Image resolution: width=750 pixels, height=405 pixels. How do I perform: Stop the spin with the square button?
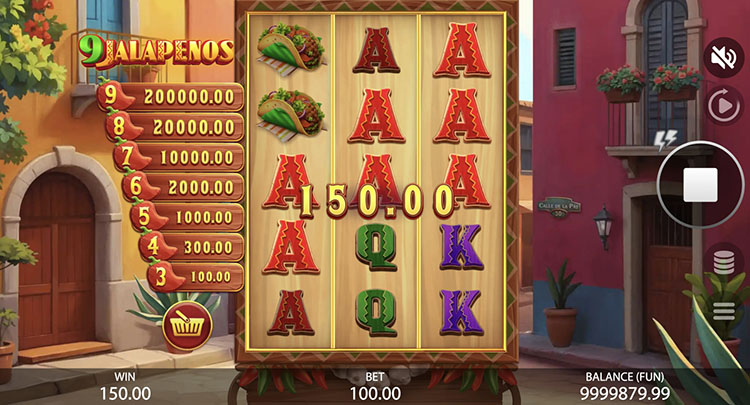click(x=700, y=184)
